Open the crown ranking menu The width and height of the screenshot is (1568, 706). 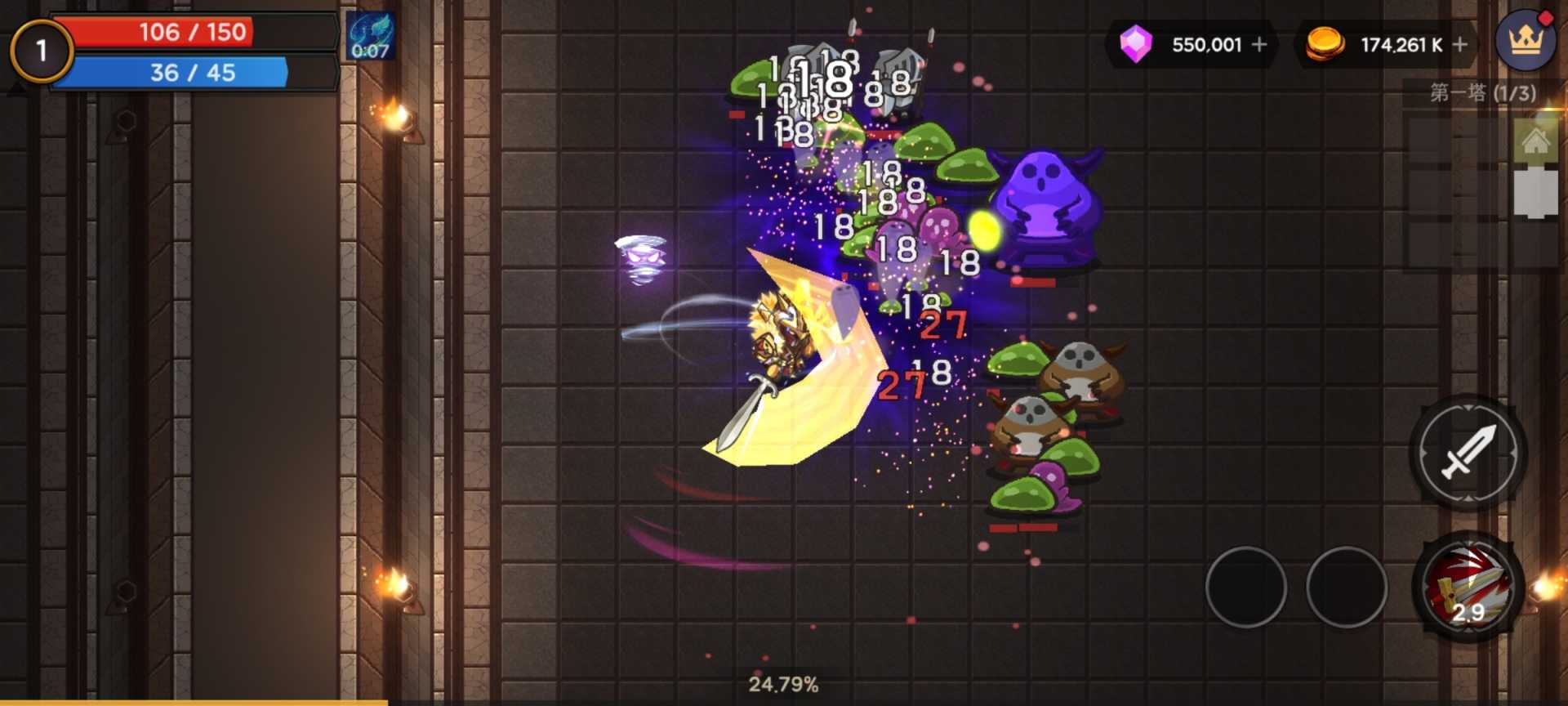coord(1525,40)
